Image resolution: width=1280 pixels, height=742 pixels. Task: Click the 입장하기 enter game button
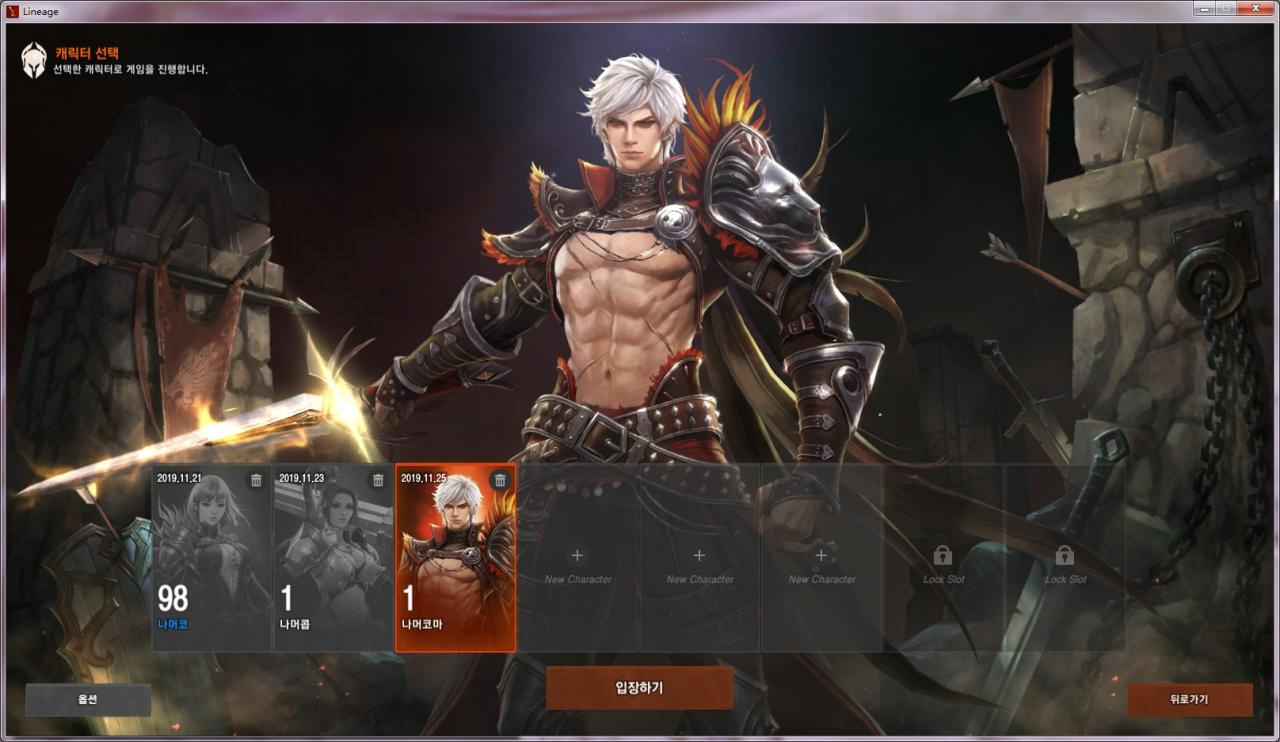(x=639, y=688)
